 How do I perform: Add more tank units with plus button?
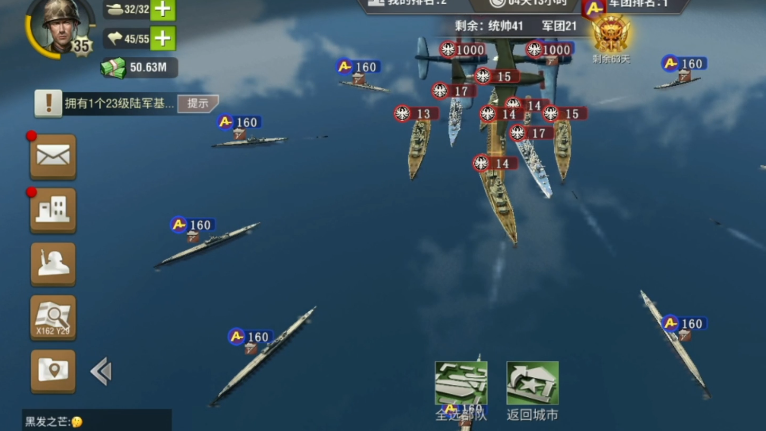(x=162, y=10)
